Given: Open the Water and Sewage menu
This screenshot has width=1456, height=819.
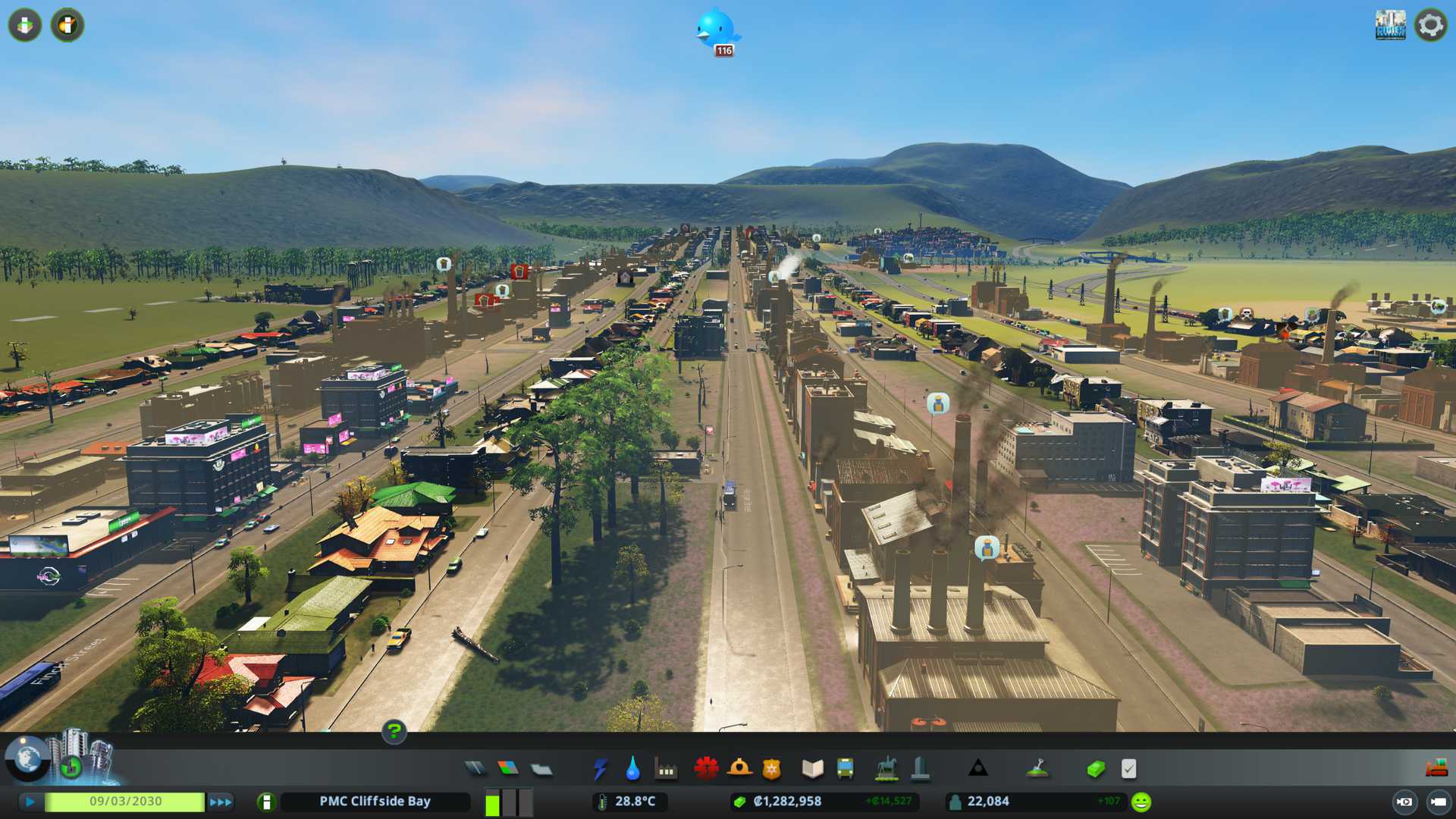Looking at the screenshot, I should pyautogui.click(x=632, y=769).
